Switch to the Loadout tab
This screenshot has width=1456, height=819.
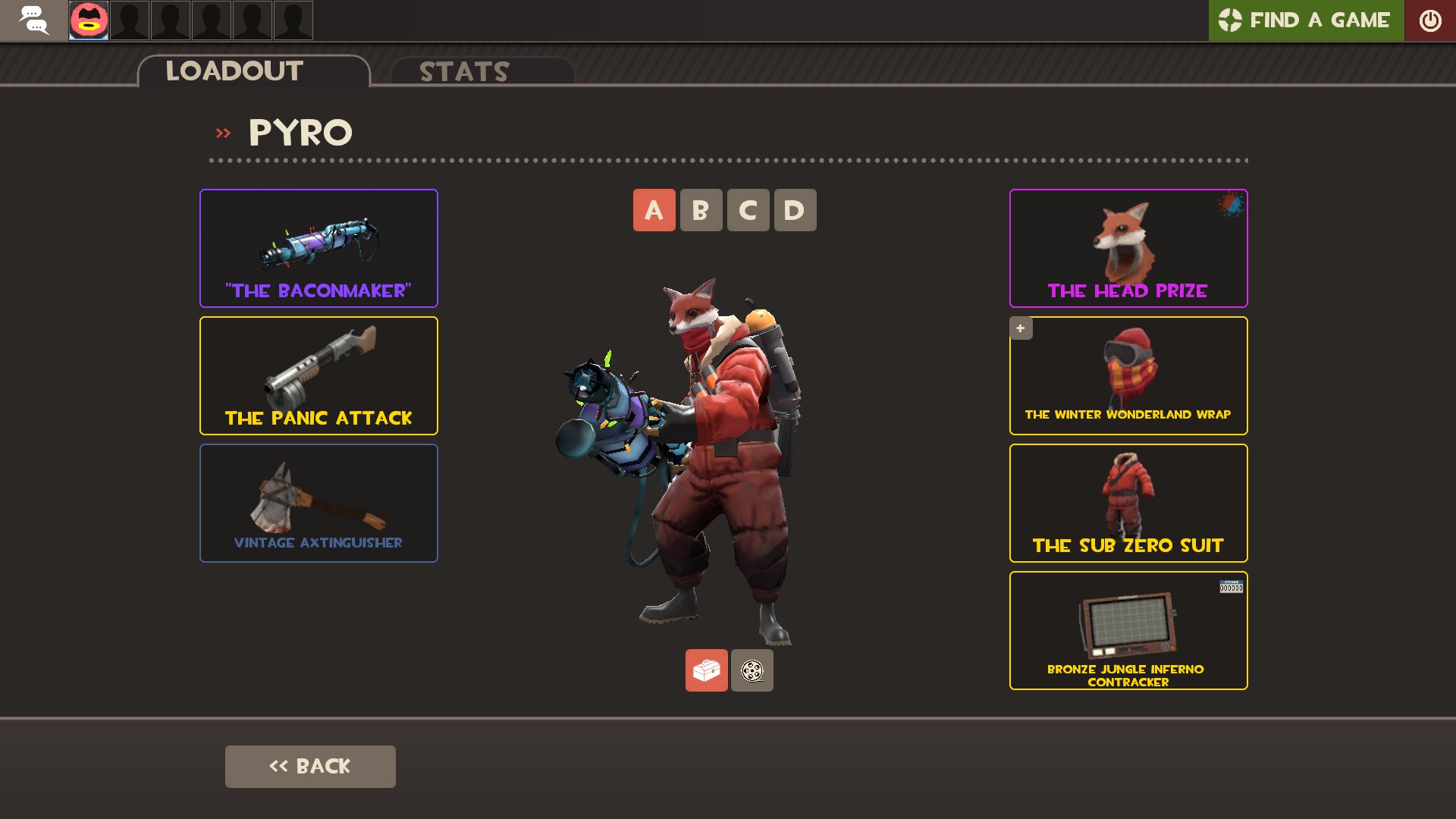tap(234, 71)
